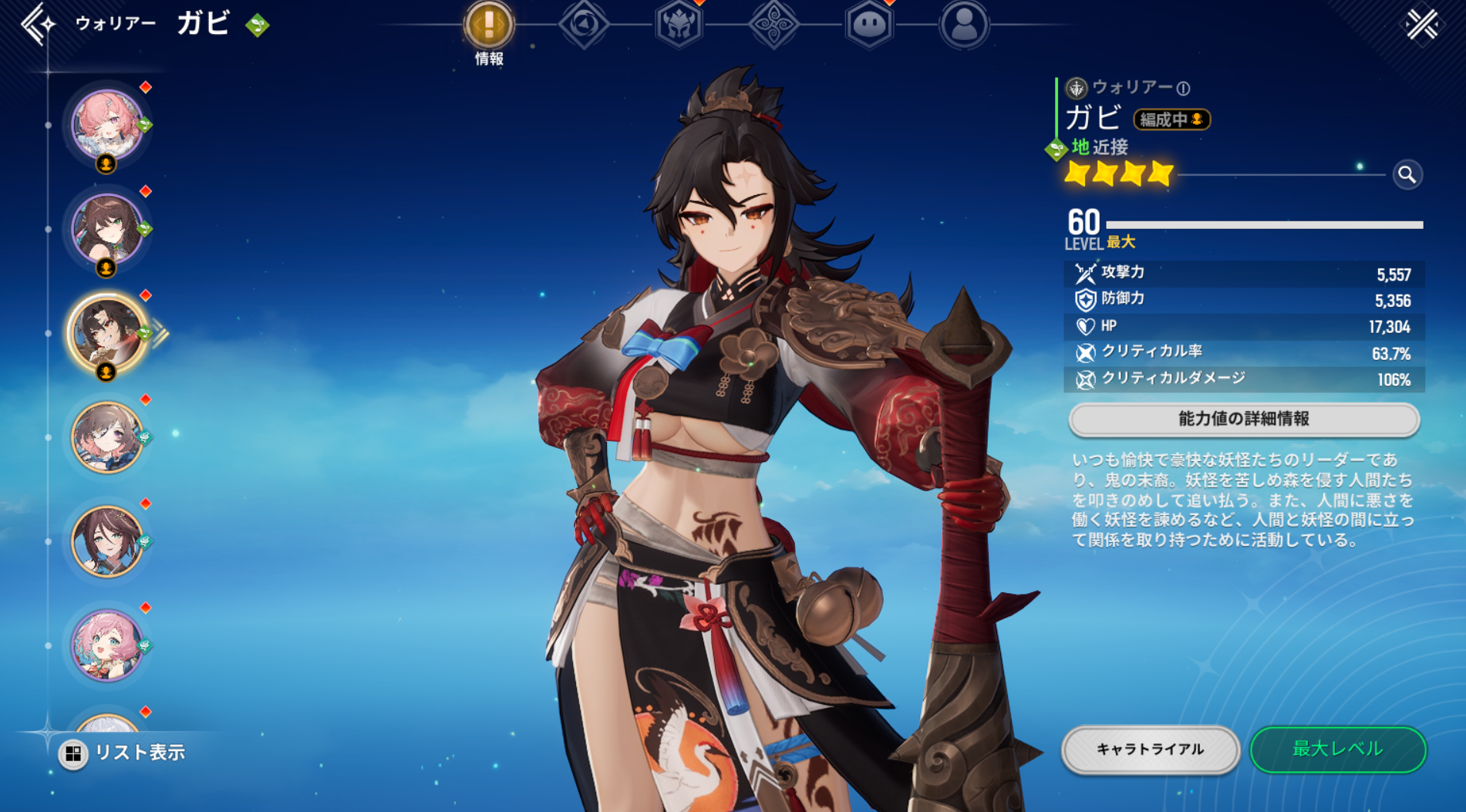Screen dimensions: 1466x812
Task: Select the 情報 info tab
Action: point(488,25)
